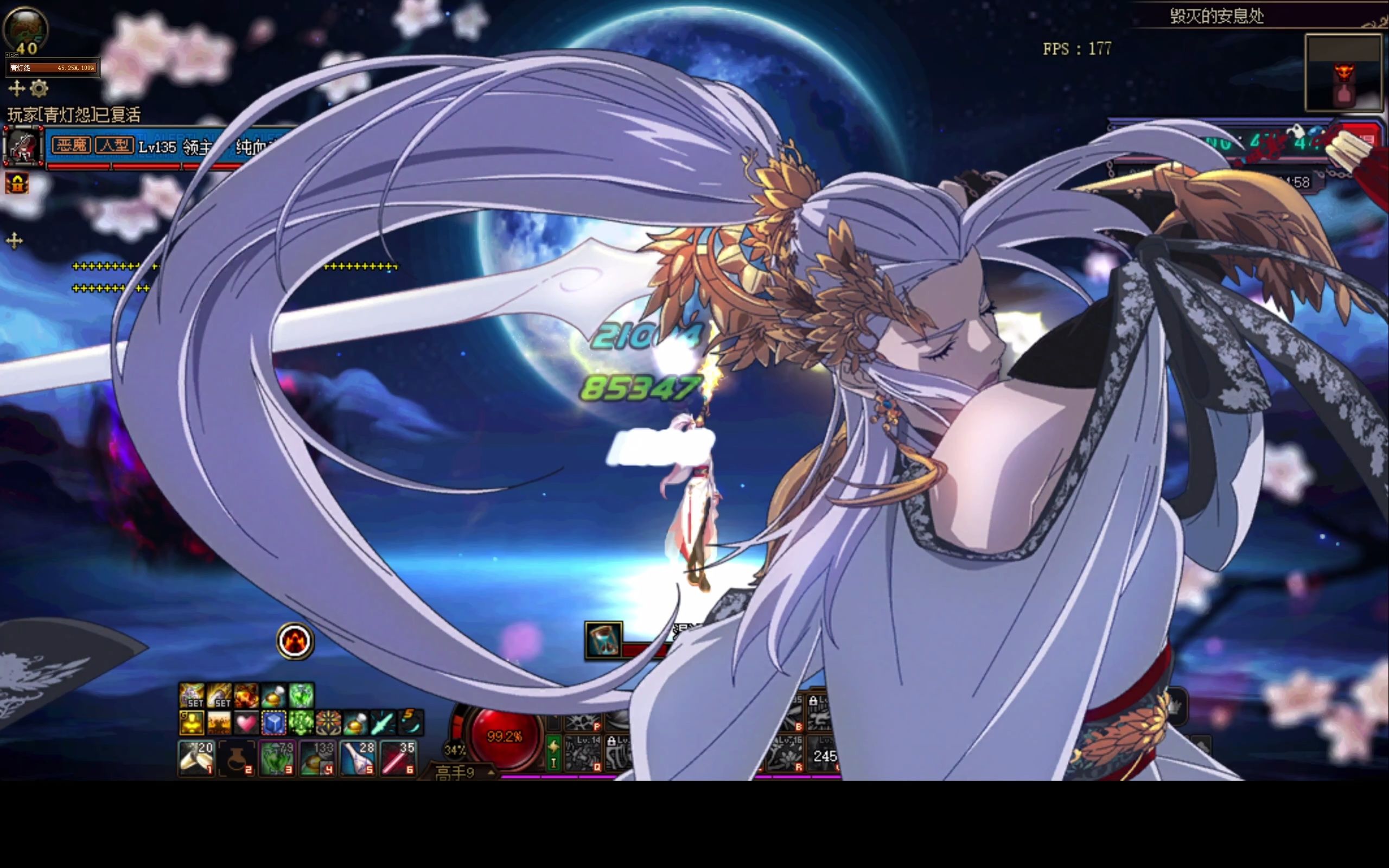Screen dimensions: 1389x868
Task: Use the green item in quick slot 3
Action: 277,758
